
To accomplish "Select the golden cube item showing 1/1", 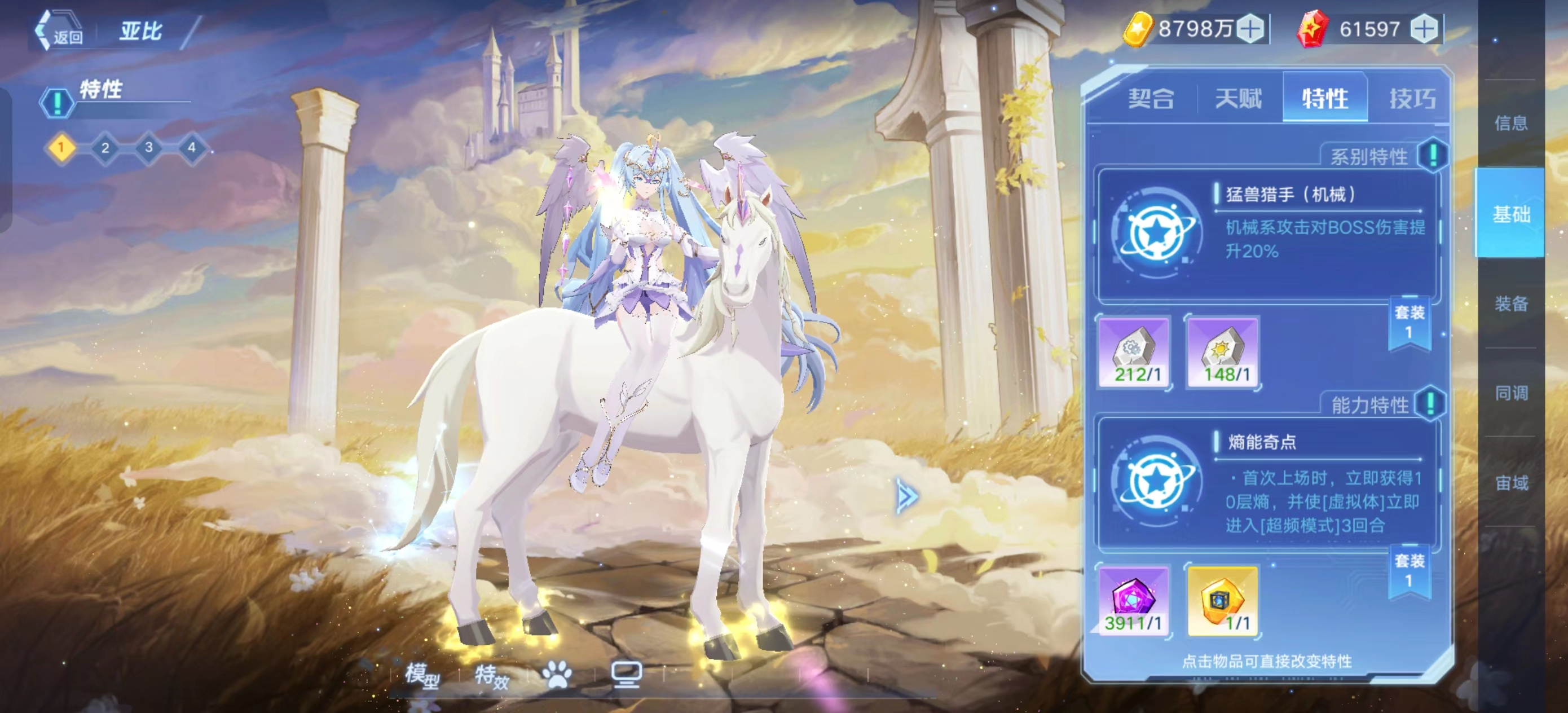I will tap(1223, 600).
